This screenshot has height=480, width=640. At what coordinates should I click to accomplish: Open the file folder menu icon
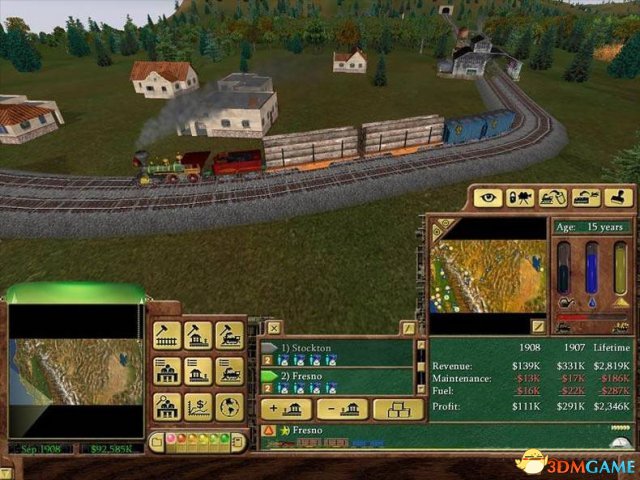coord(157,440)
